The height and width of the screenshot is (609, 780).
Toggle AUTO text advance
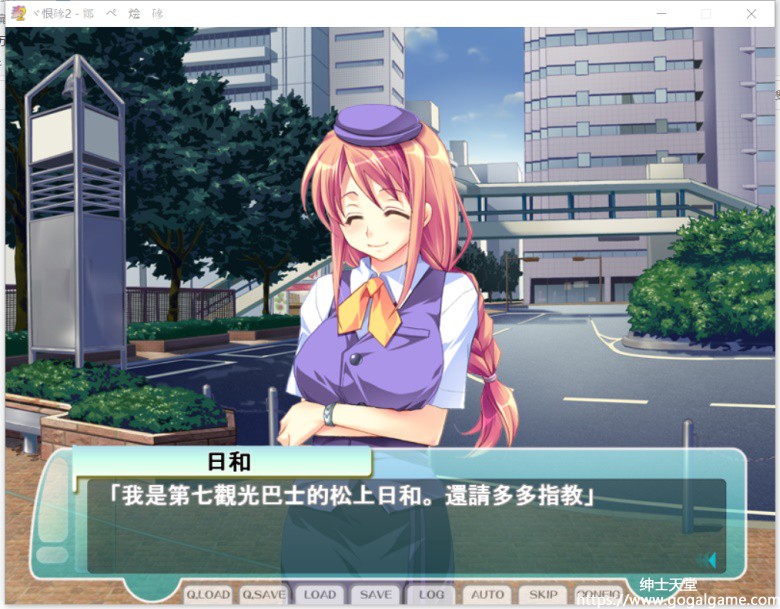[488, 594]
